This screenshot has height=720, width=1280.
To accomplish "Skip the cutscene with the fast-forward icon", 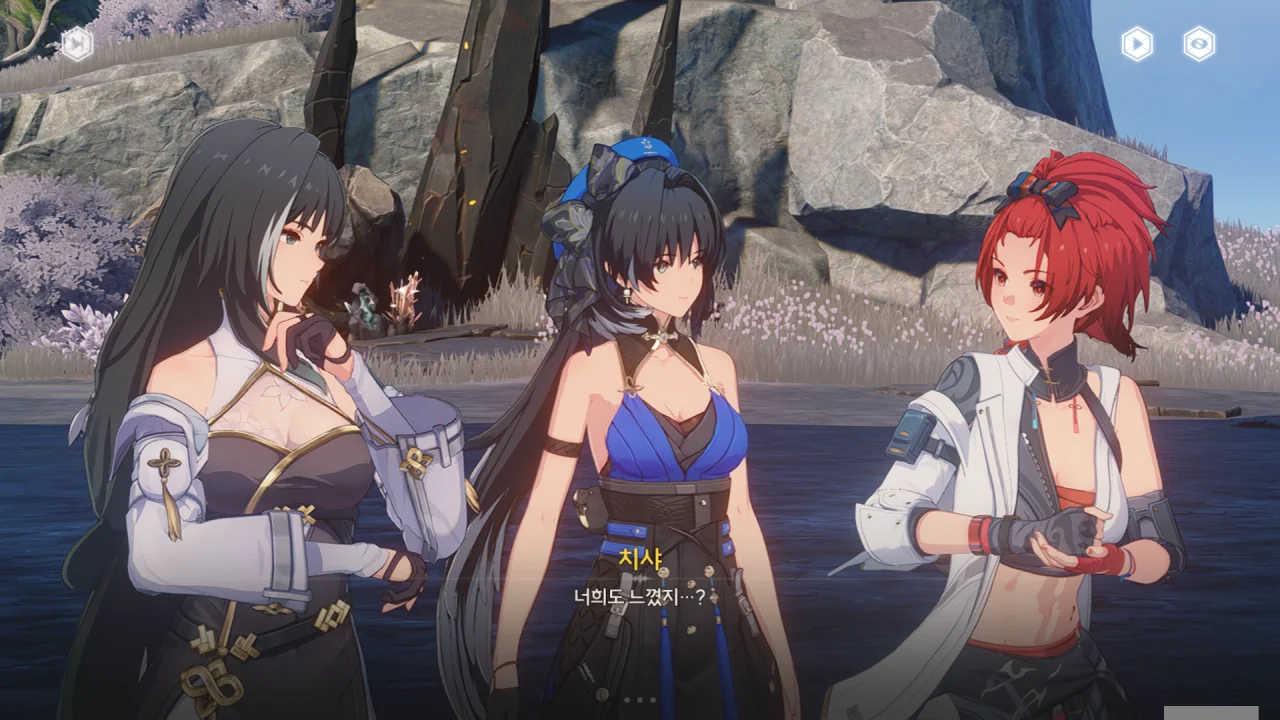I will [77, 44].
